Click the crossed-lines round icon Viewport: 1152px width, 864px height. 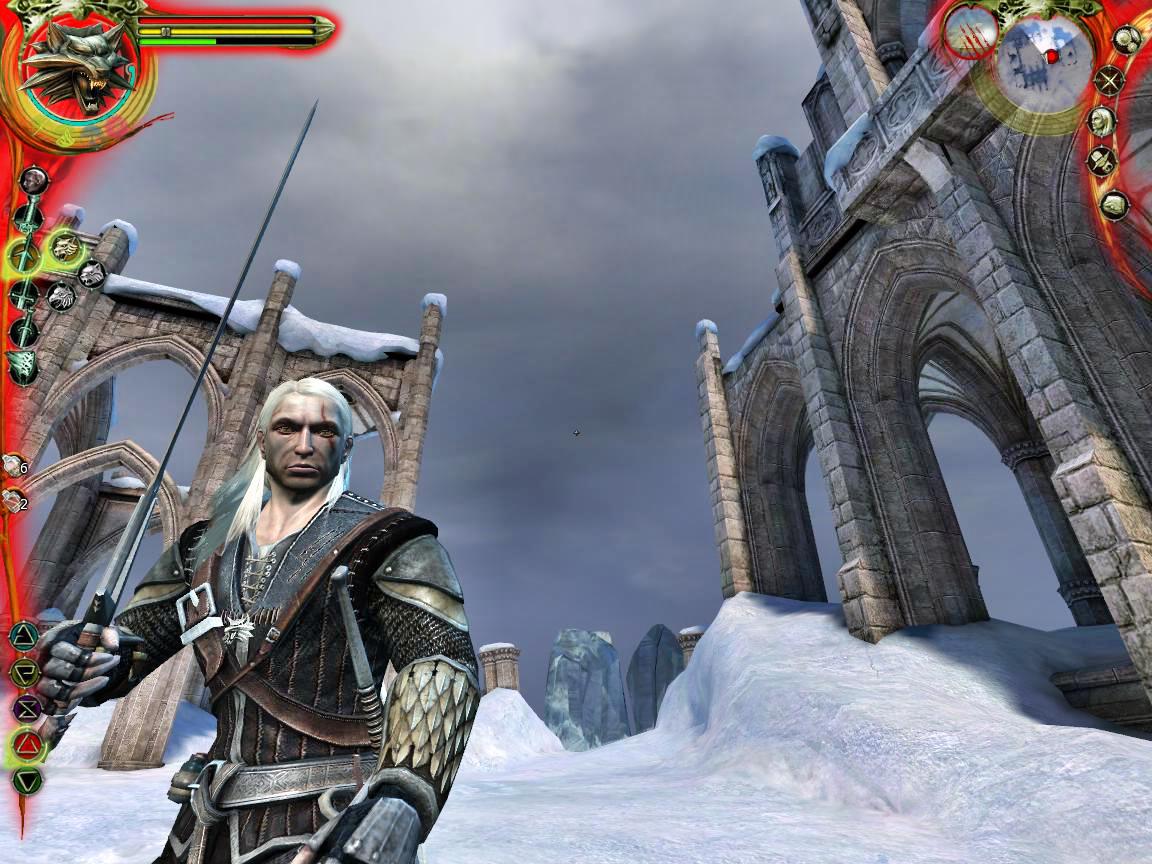pyautogui.click(x=1109, y=80)
